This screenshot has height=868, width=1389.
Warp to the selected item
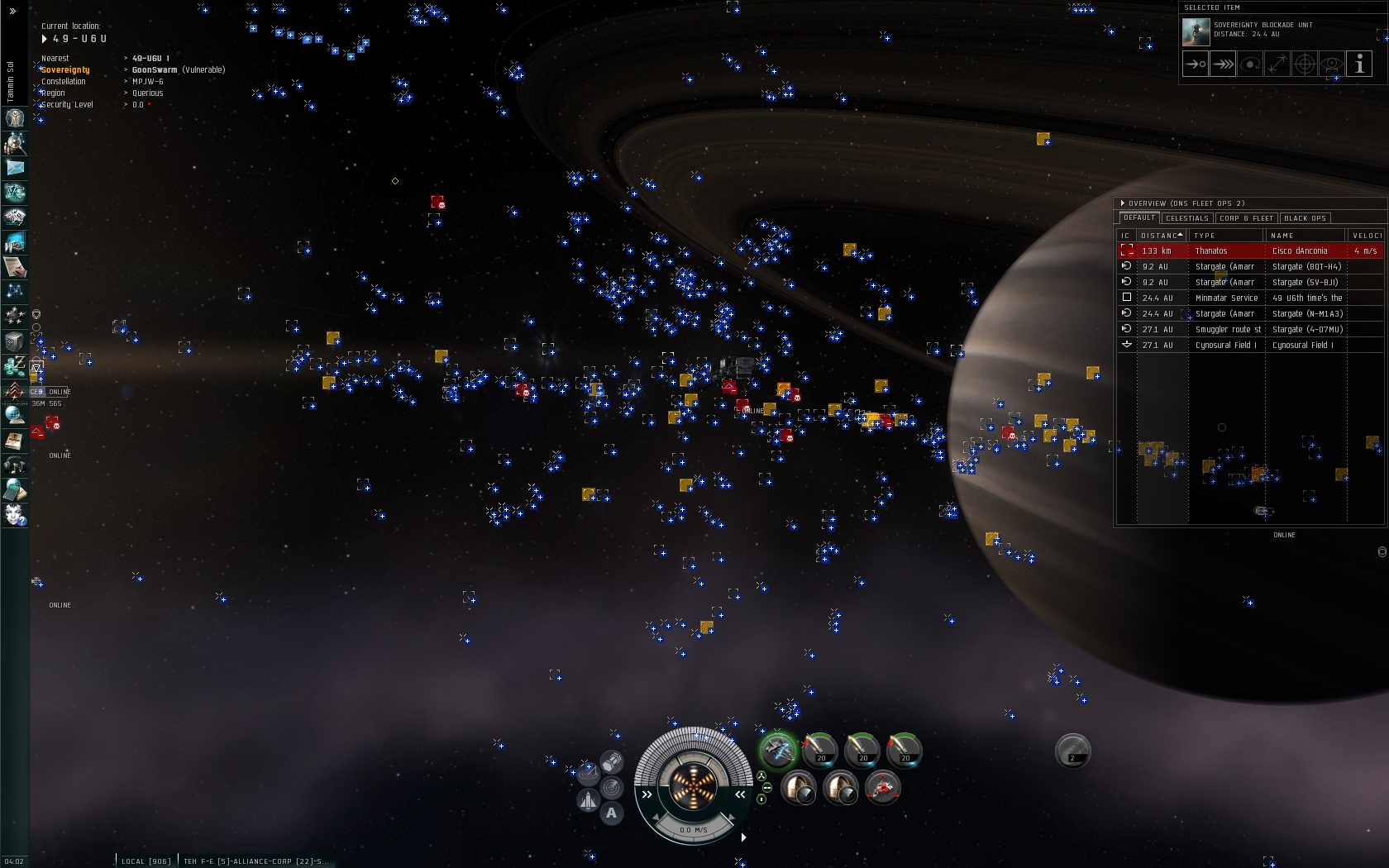1223,64
